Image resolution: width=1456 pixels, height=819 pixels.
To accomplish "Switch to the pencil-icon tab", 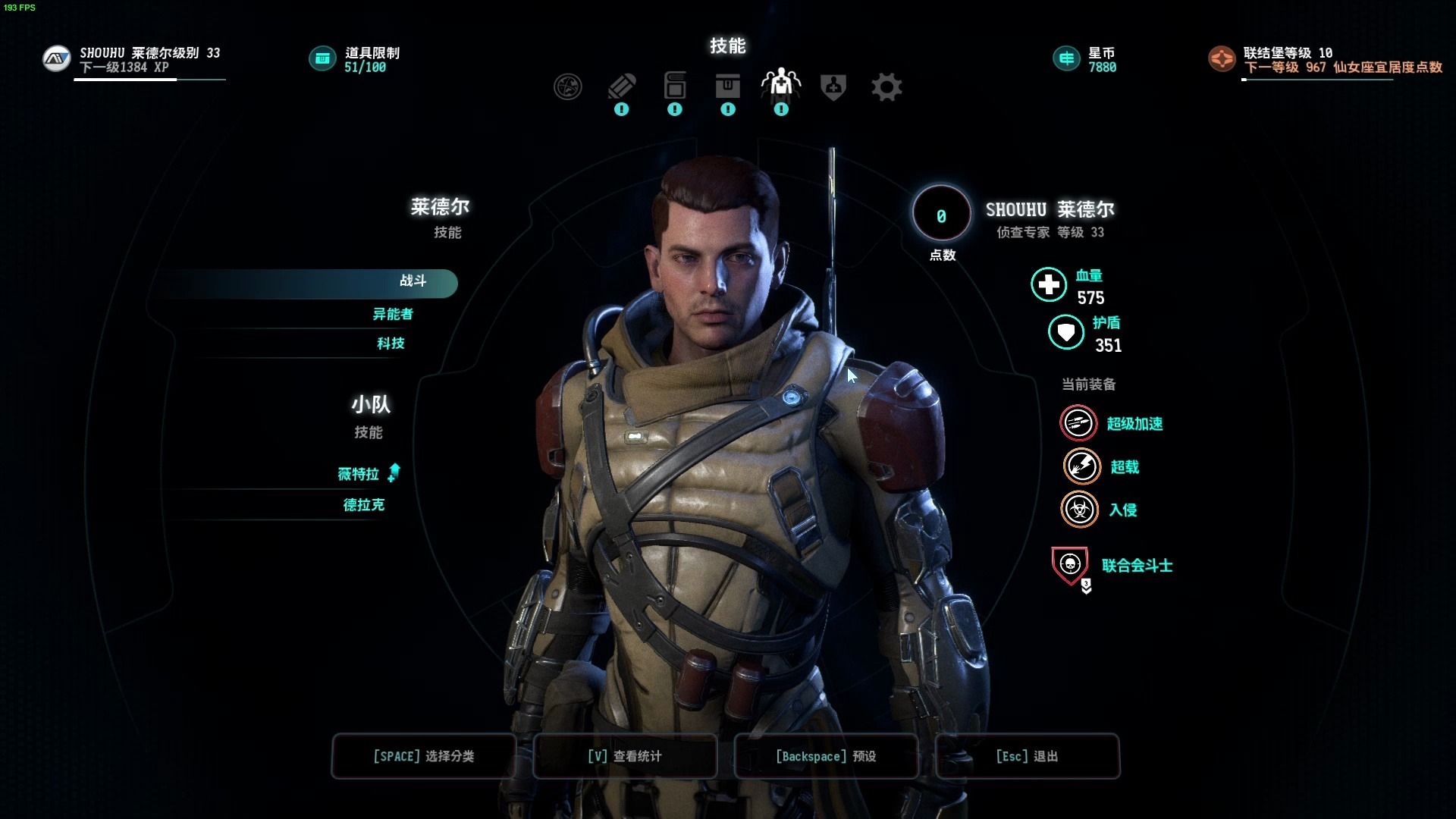I will 622,87.
